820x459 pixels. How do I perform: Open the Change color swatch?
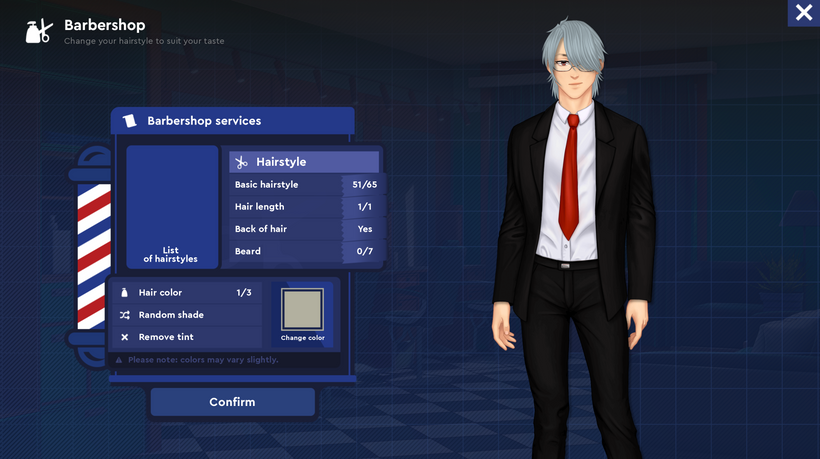[x=302, y=314]
